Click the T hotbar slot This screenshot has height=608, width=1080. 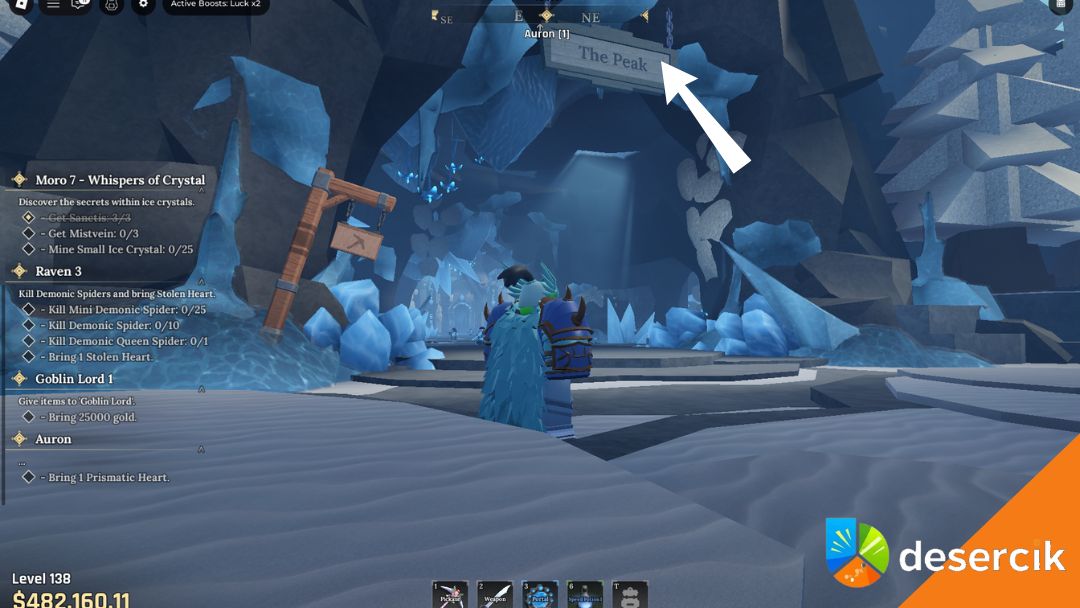pos(630,594)
